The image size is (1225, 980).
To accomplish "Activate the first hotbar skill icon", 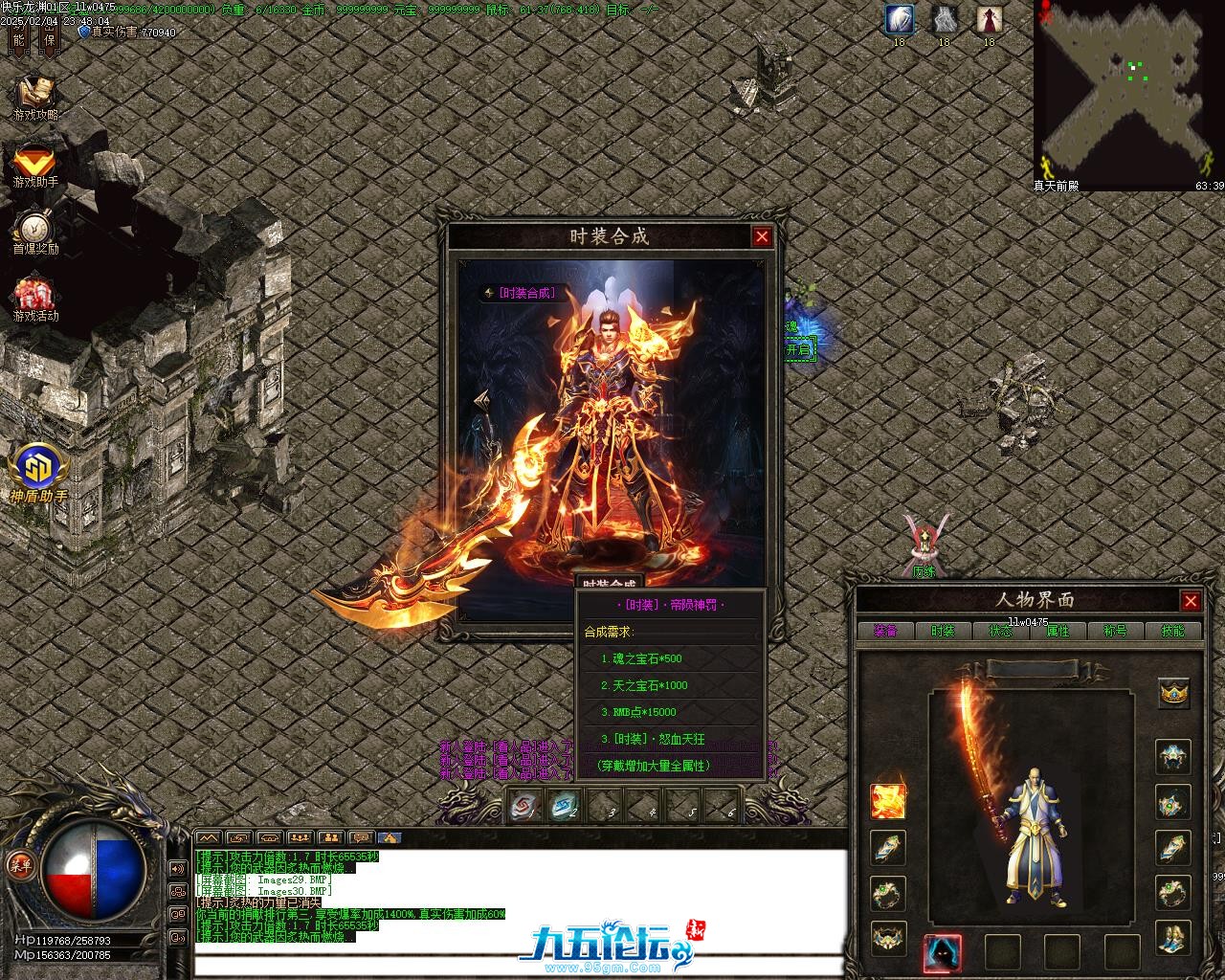I will coord(524,806).
